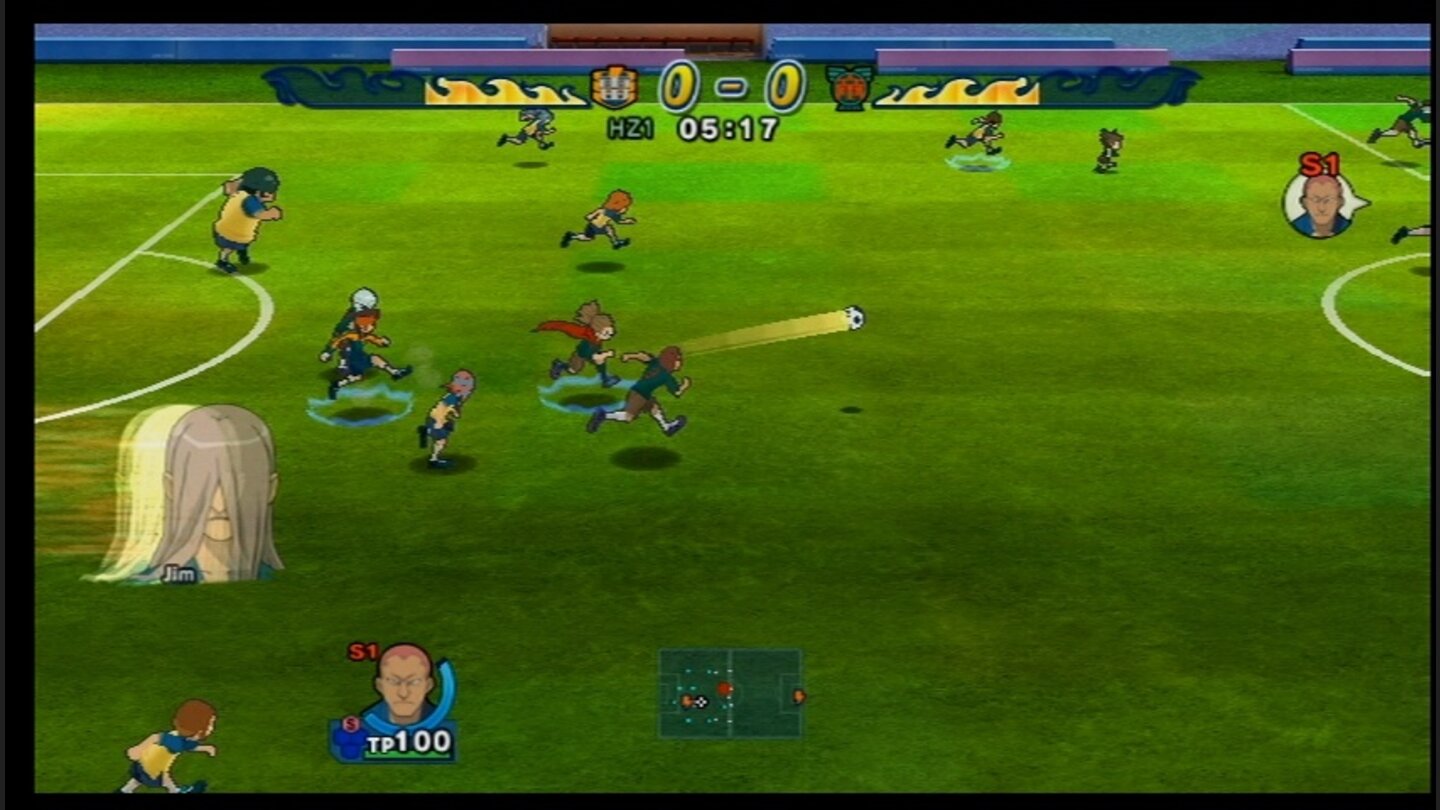Click the soccer ball flying across the field
Viewport: 1440px width, 810px height.
pos(855,317)
